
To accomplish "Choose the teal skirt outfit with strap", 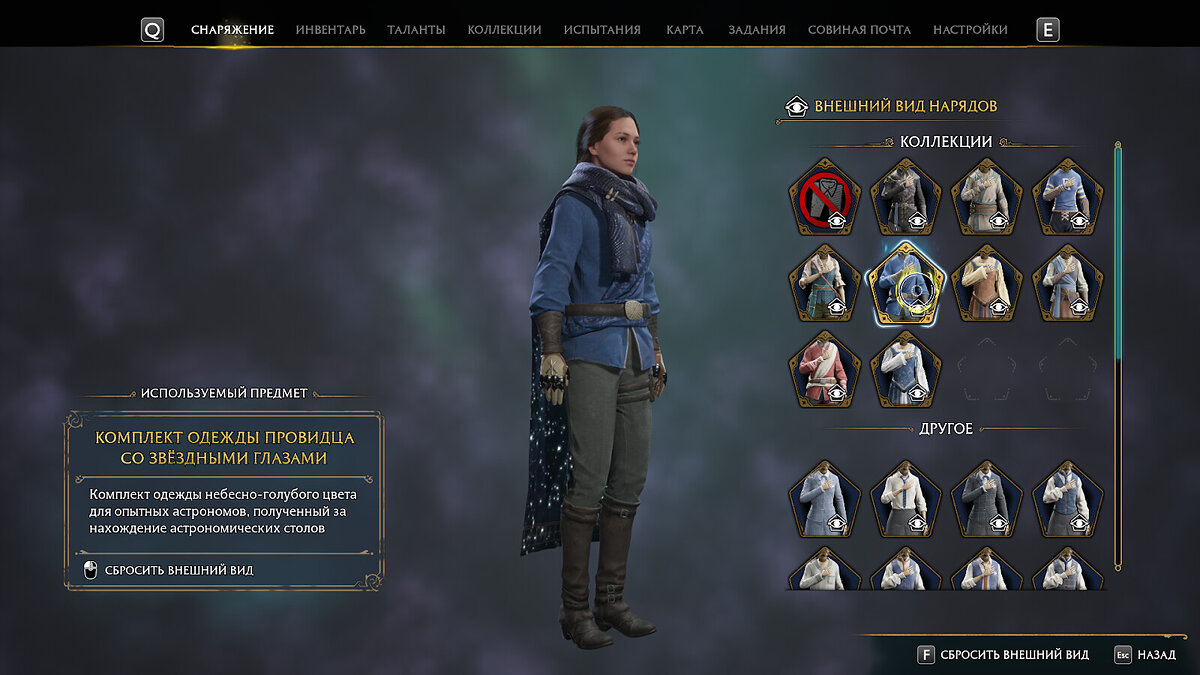I will click(824, 283).
